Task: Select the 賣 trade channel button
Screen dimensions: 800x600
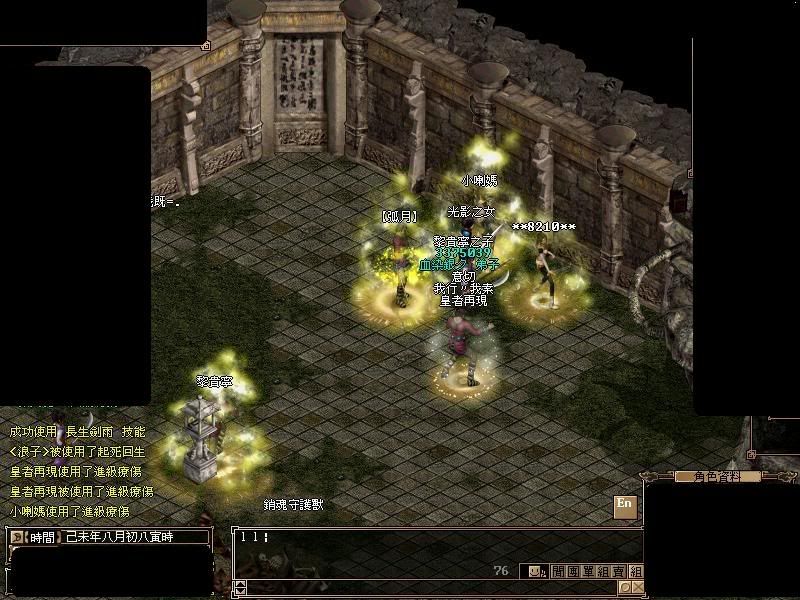Action: [620, 572]
